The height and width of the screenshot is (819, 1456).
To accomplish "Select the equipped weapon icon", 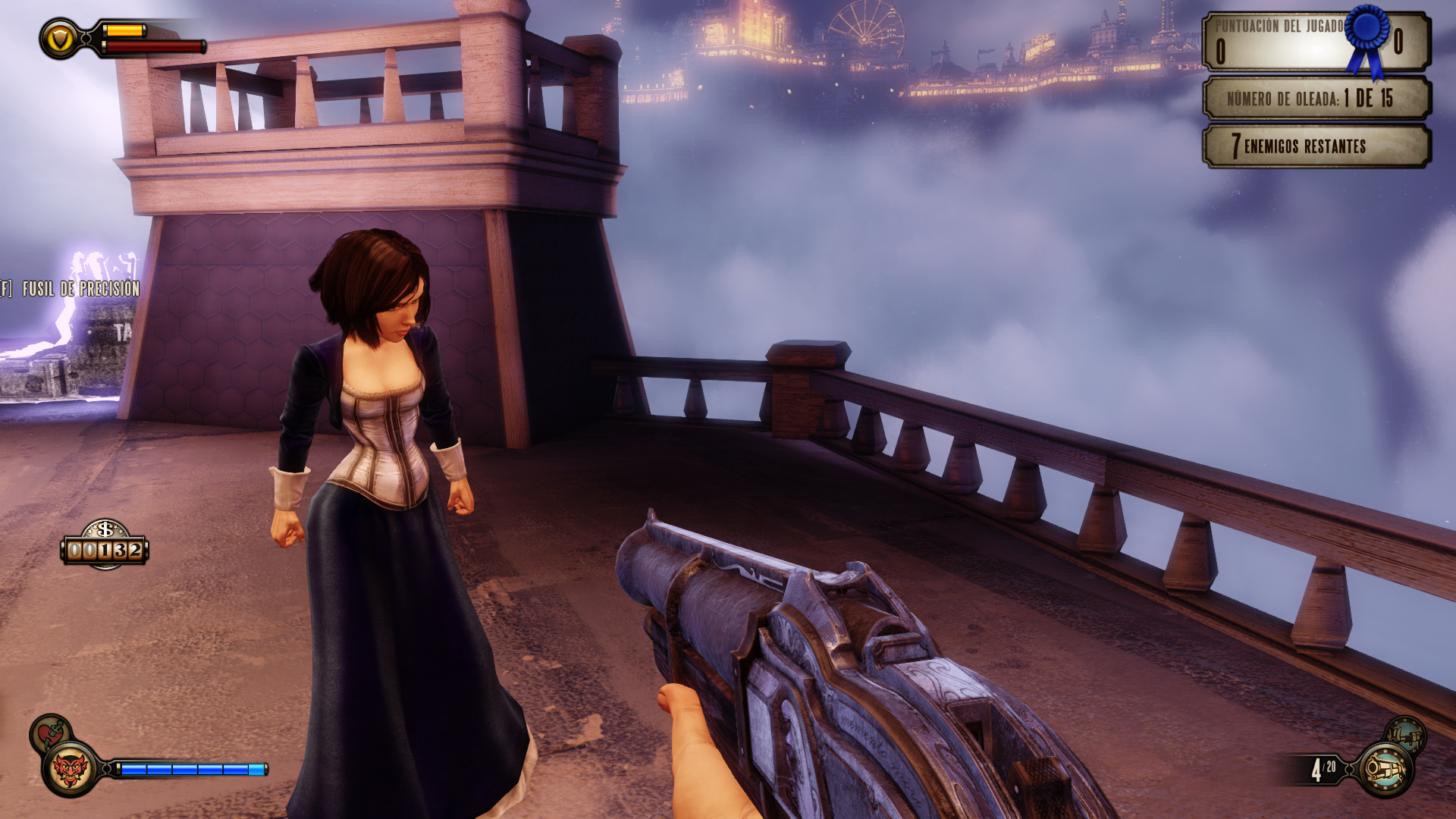I will (1385, 770).
